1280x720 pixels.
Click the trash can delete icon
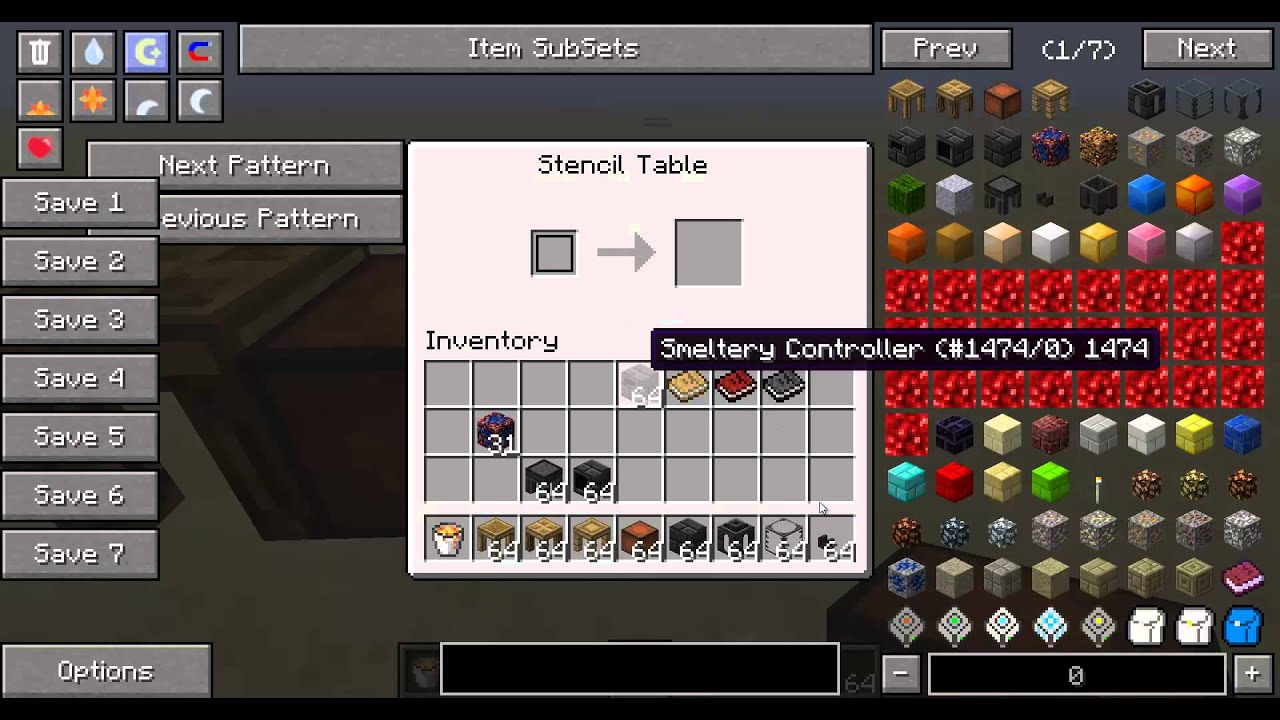40,52
